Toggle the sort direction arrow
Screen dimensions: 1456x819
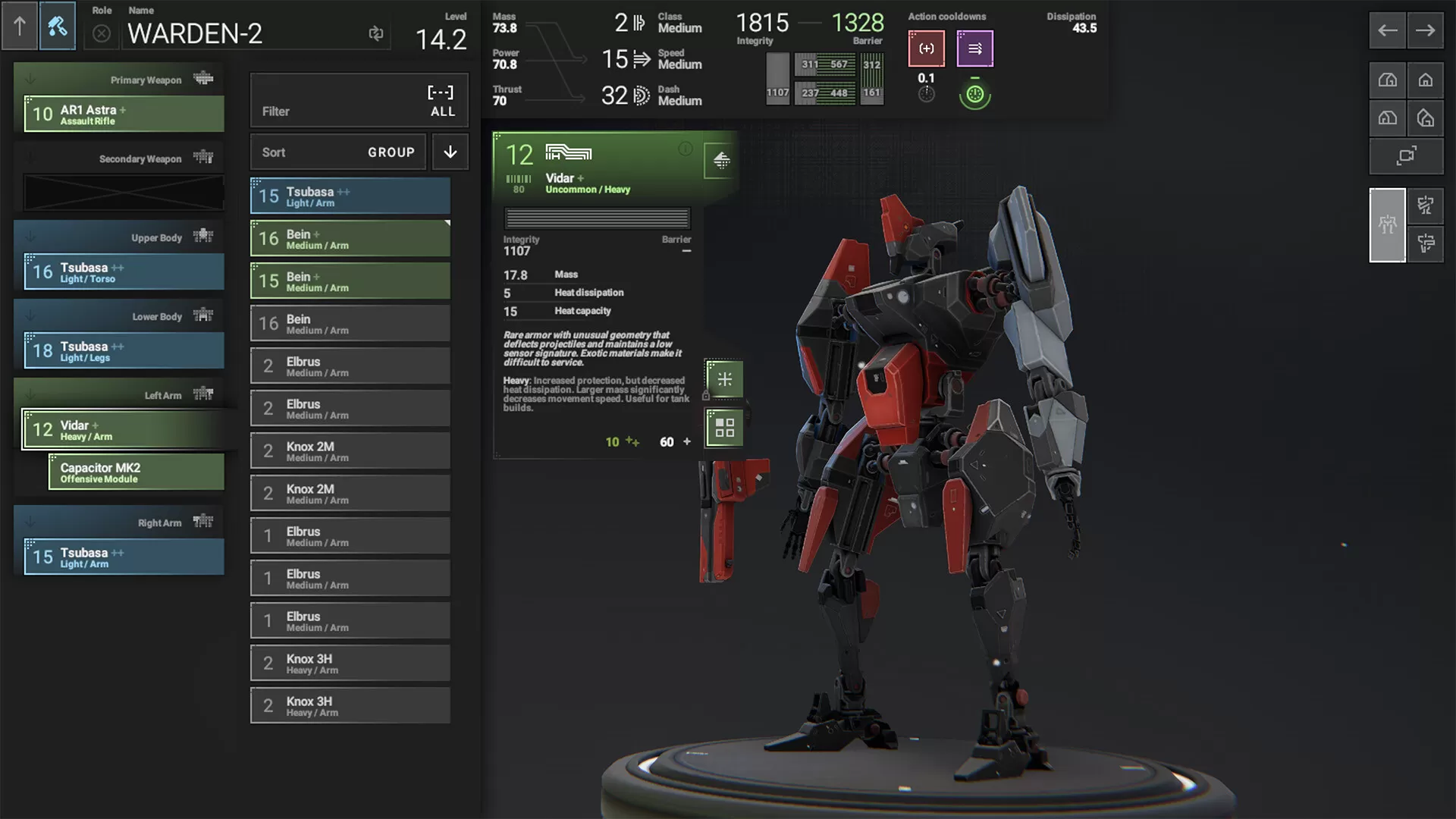(x=450, y=152)
